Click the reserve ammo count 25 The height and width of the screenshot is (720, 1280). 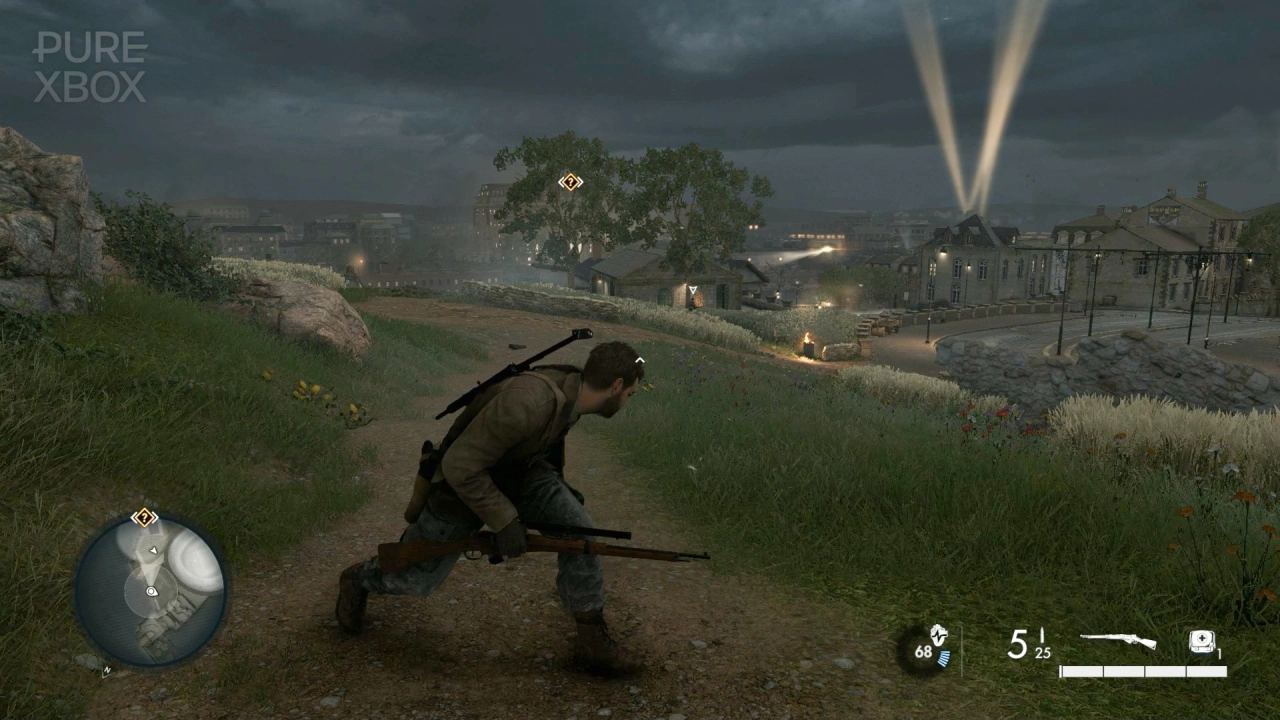point(1042,653)
